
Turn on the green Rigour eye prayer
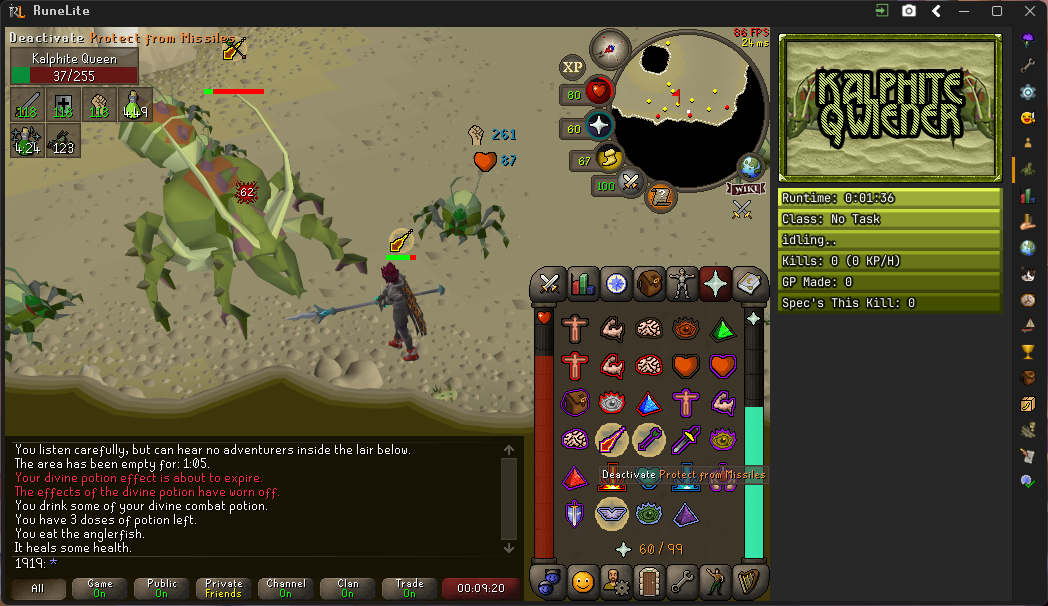click(x=648, y=513)
